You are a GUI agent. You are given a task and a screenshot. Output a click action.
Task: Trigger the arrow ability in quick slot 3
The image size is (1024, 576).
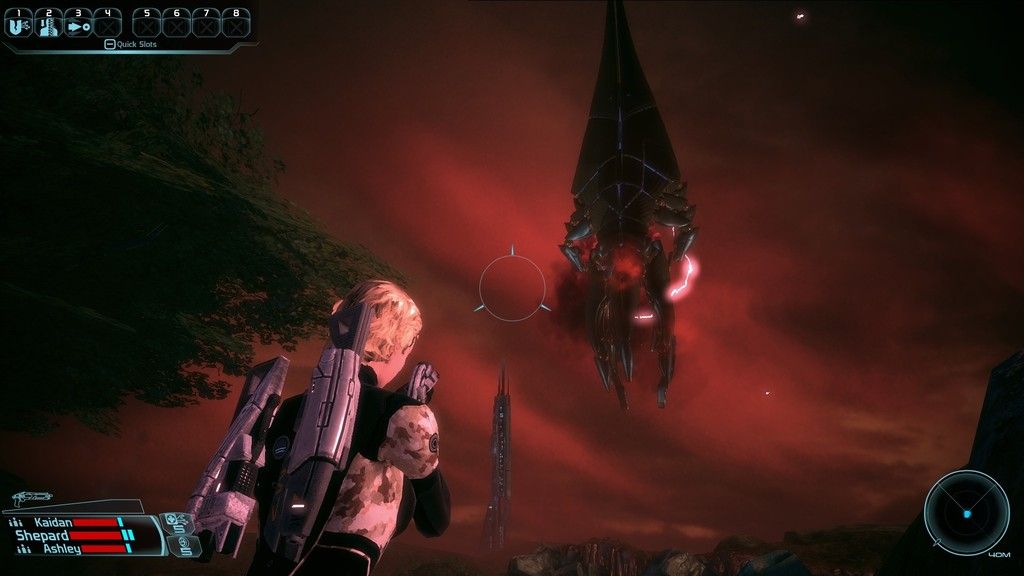tap(78, 24)
